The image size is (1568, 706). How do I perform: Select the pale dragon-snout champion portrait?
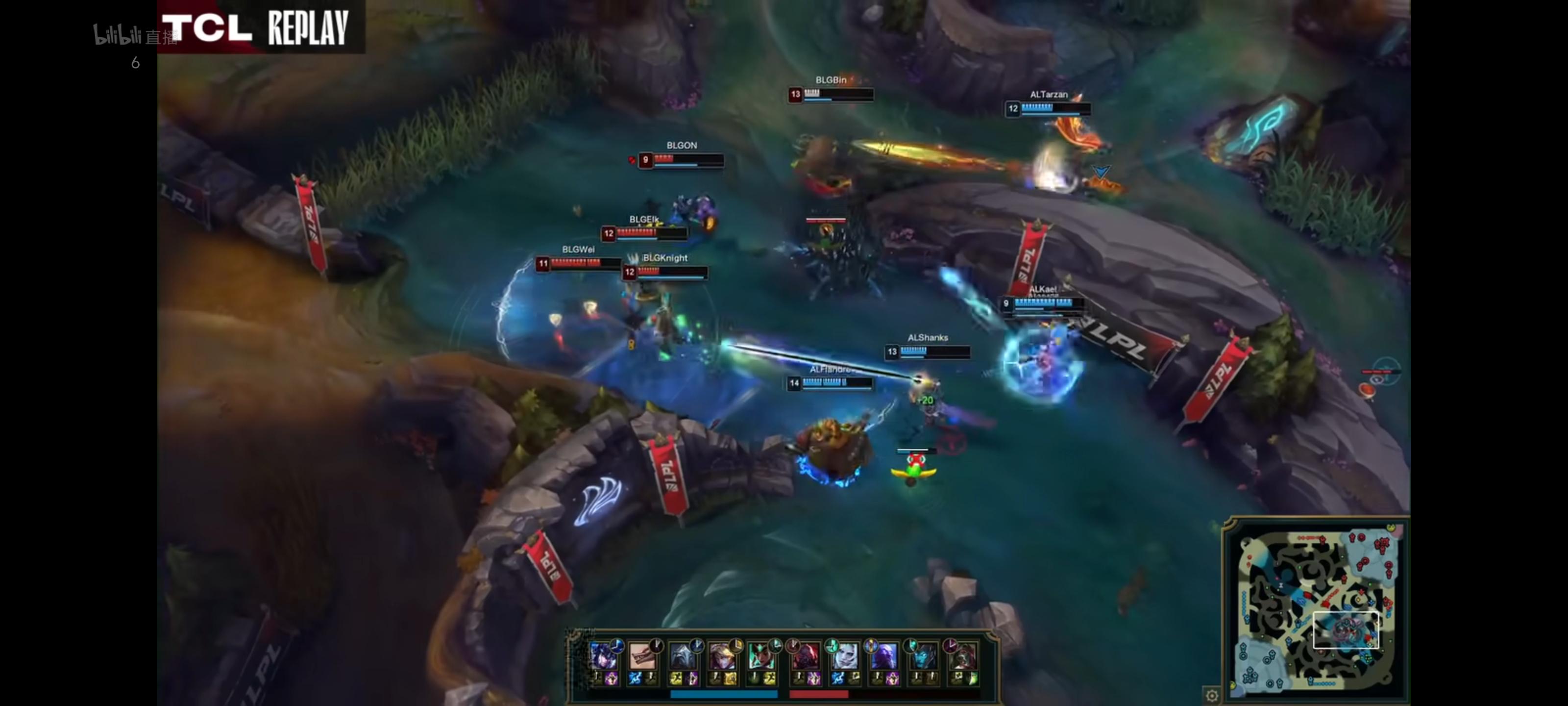pyautogui.click(x=641, y=656)
